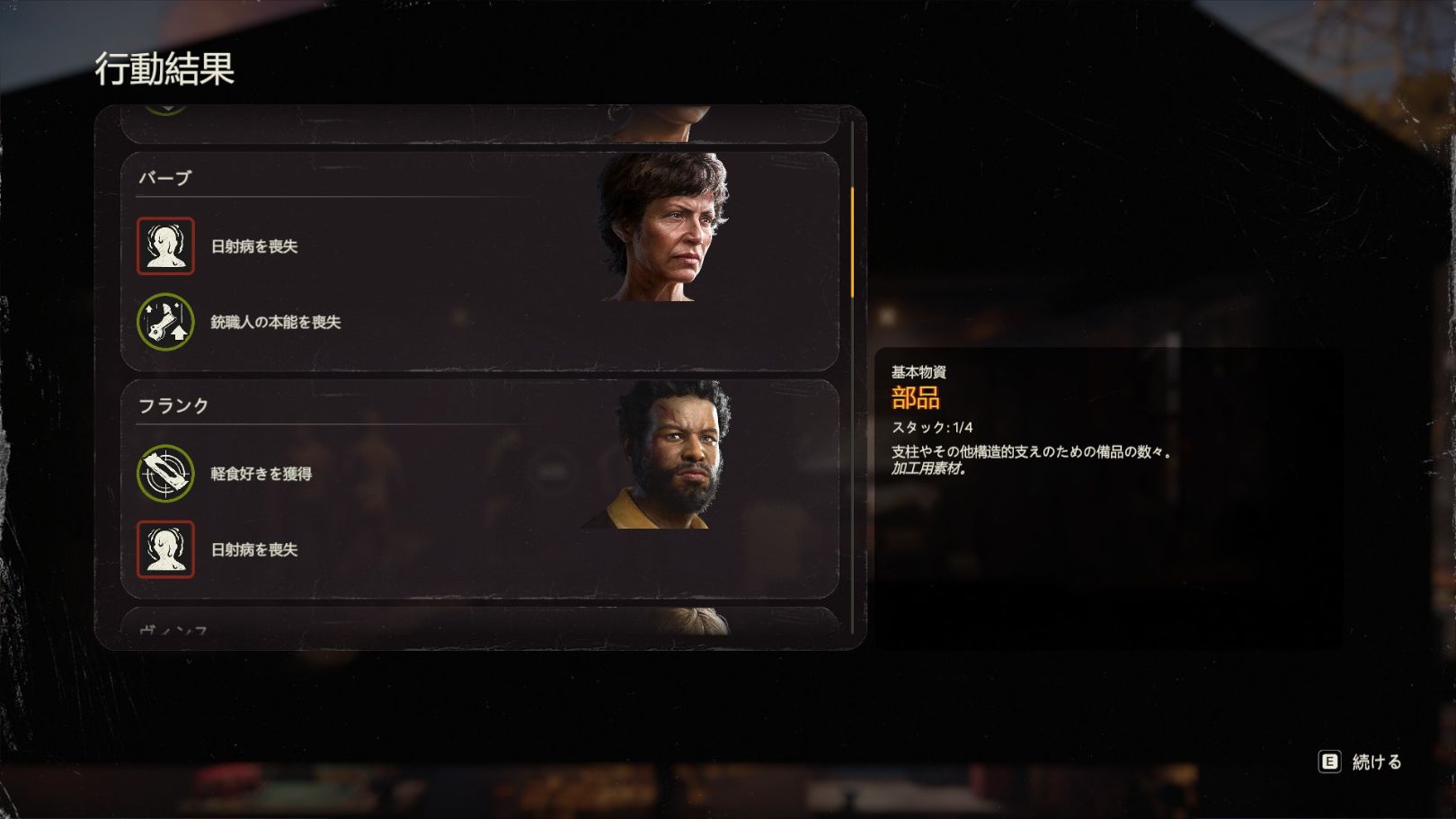
Task: Select フランク's 日射病を喪失 row
Action: pyautogui.click(x=253, y=549)
